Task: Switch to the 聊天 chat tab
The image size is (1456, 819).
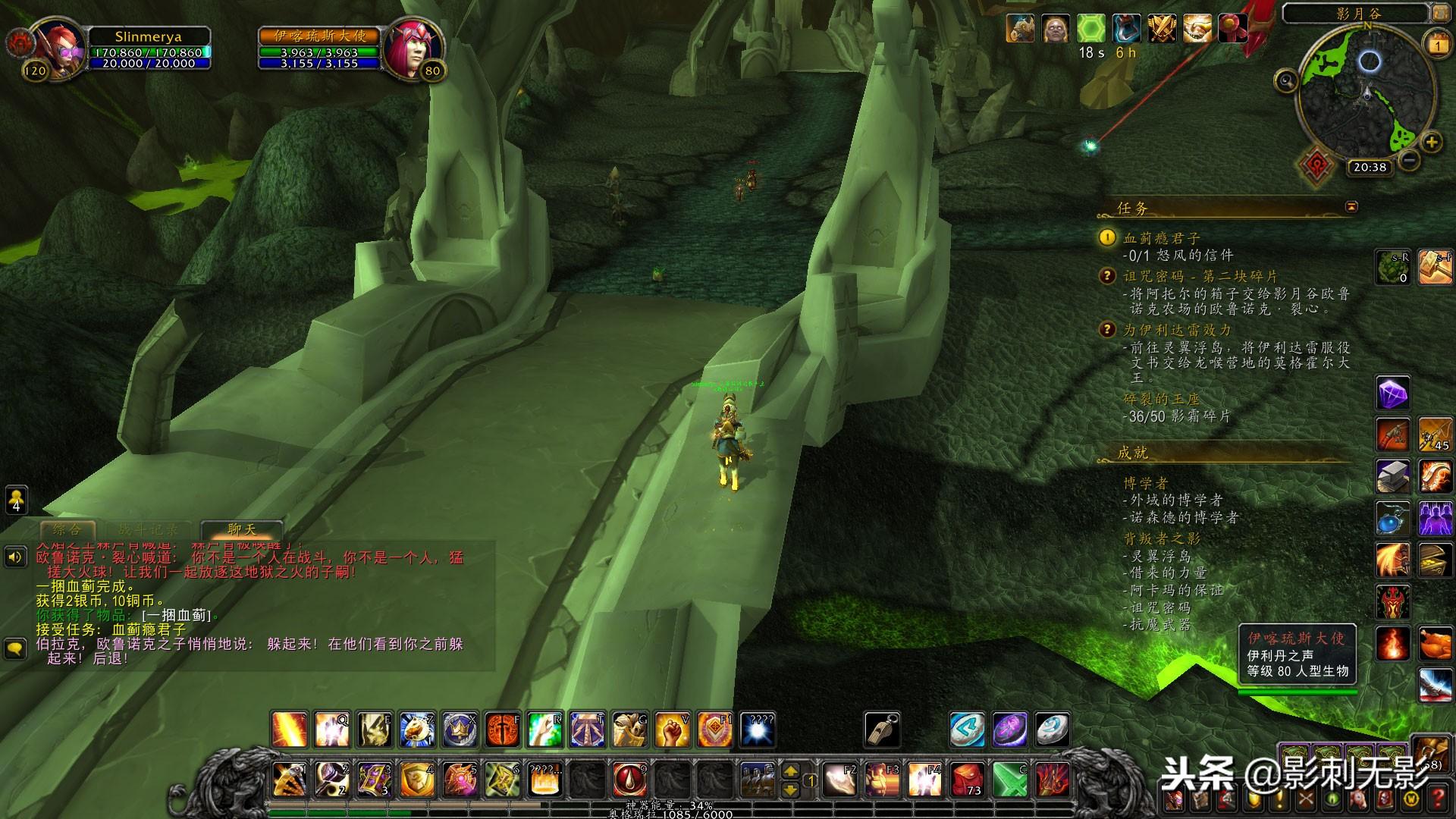Action: tap(241, 530)
